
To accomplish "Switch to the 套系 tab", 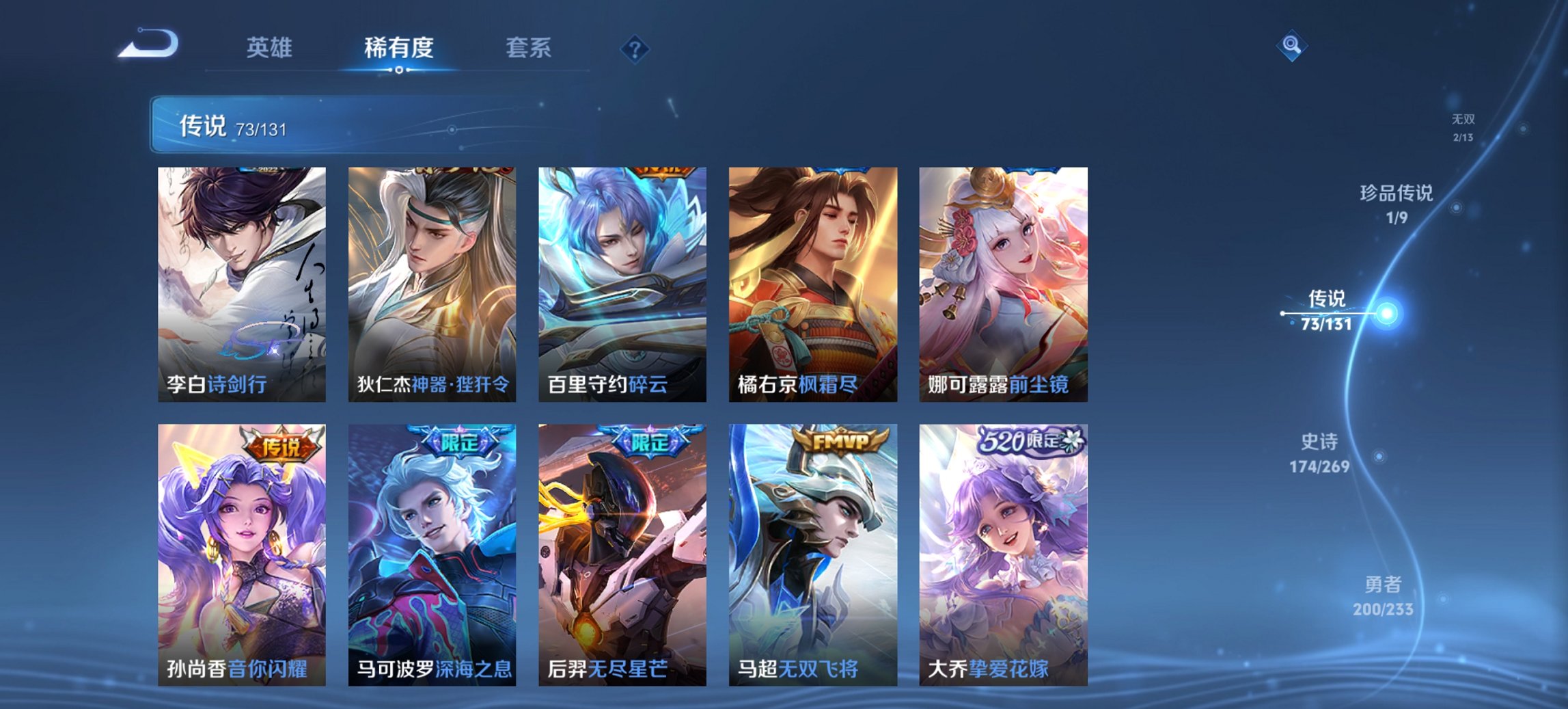I will click(529, 48).
